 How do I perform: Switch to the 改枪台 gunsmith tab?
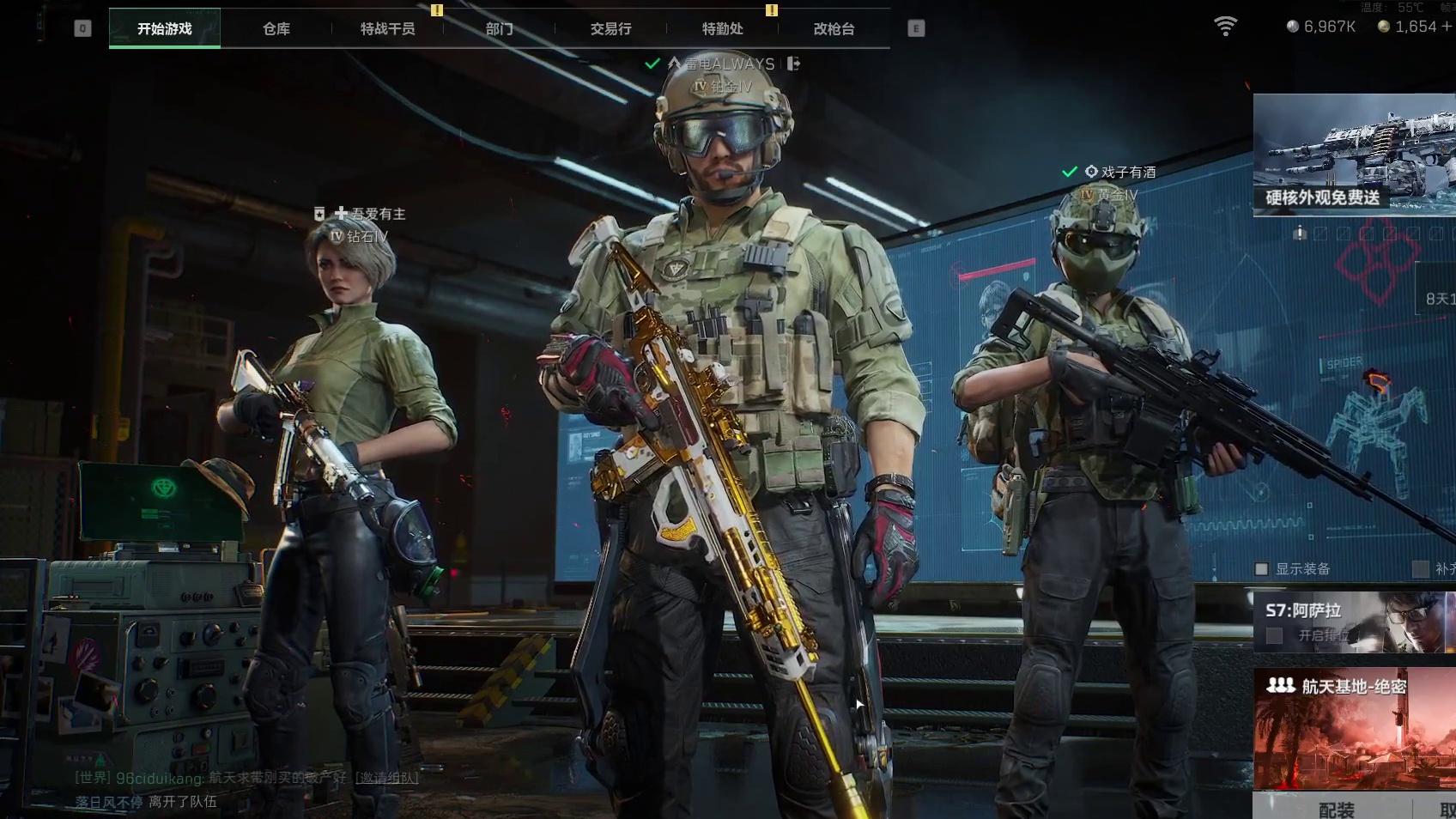click(x=834, y=28)
